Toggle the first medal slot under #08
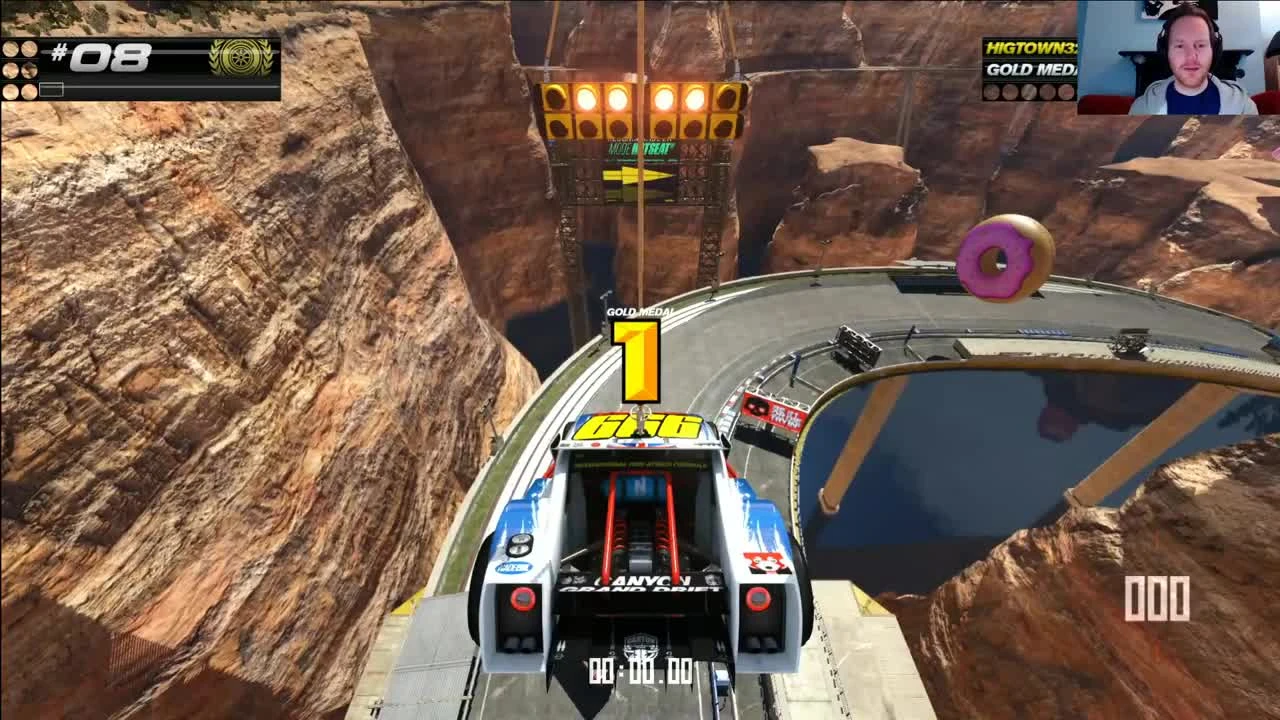 point(11,51)
